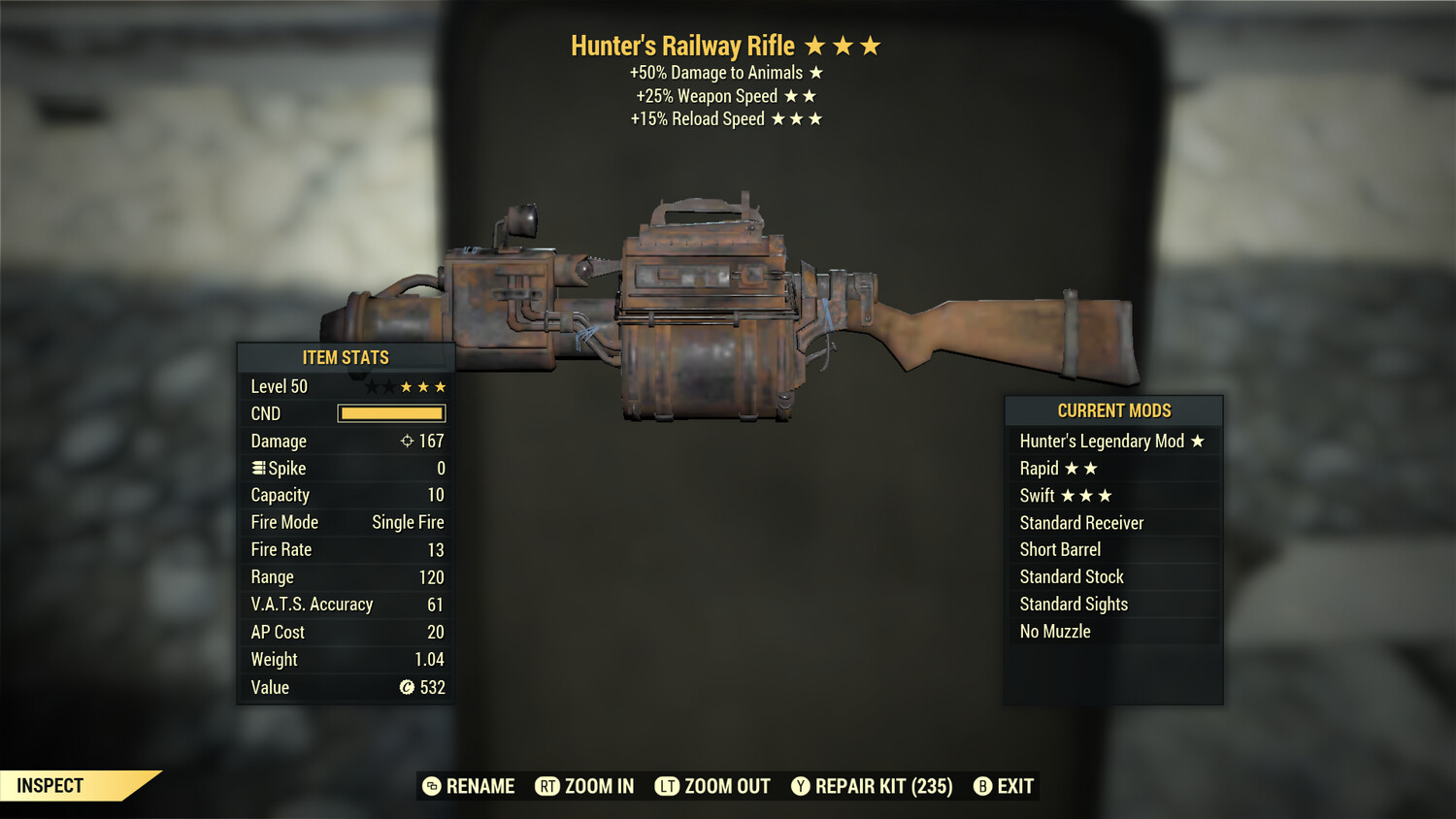Select the Swift three-star mod
The height and width of the screenshot is (819, 1456).
[x=1066, y=495]
